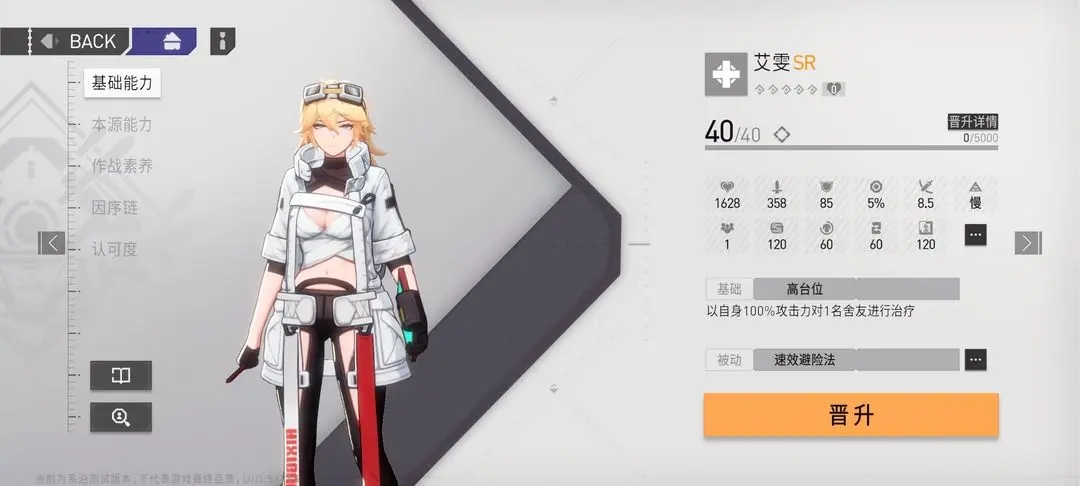Open 晋升详情 promotion details
Image resolution: width=1080 pixels, height=486 pixels.
point(972,122)
